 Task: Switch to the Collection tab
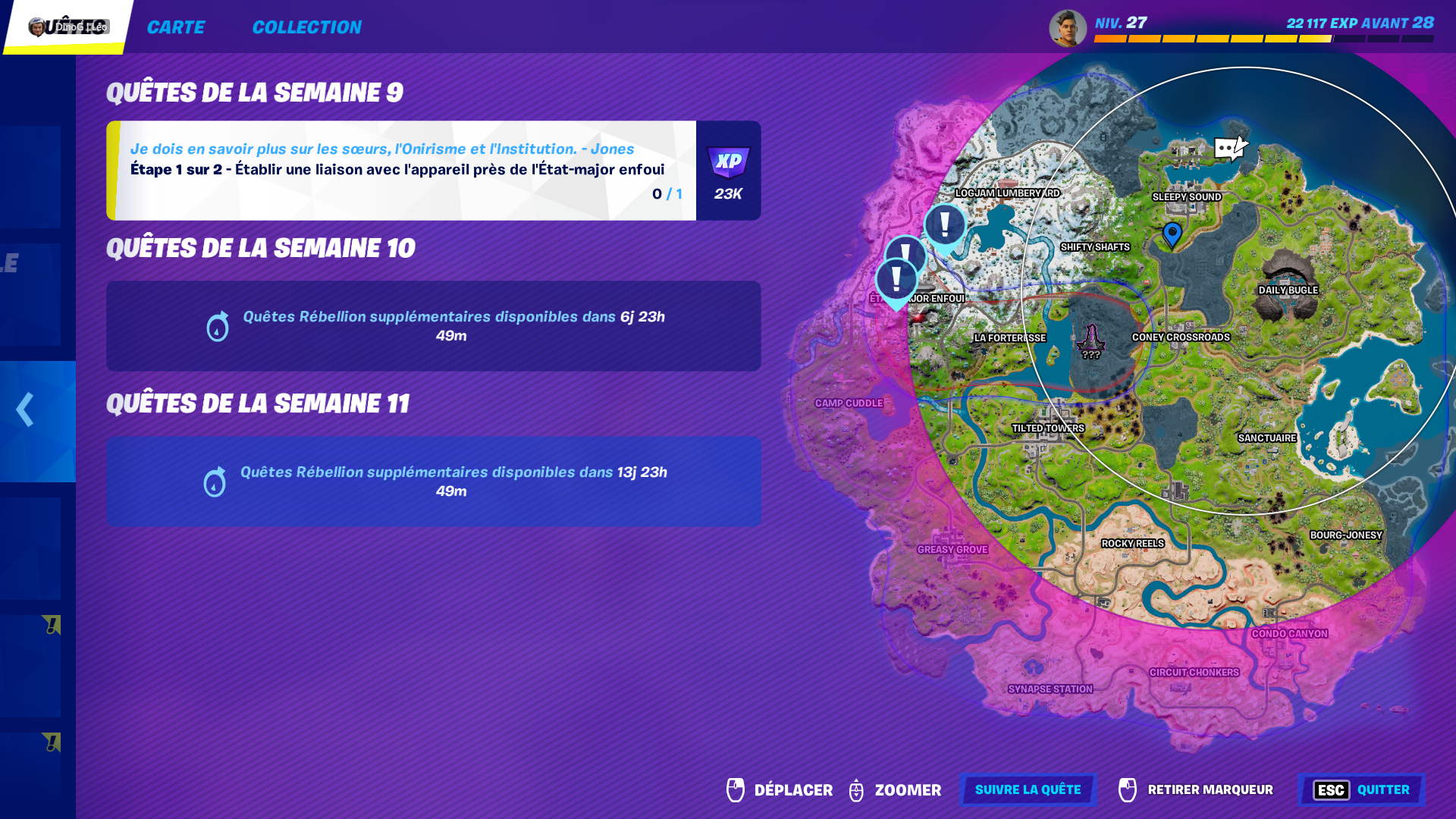(307, 27)
